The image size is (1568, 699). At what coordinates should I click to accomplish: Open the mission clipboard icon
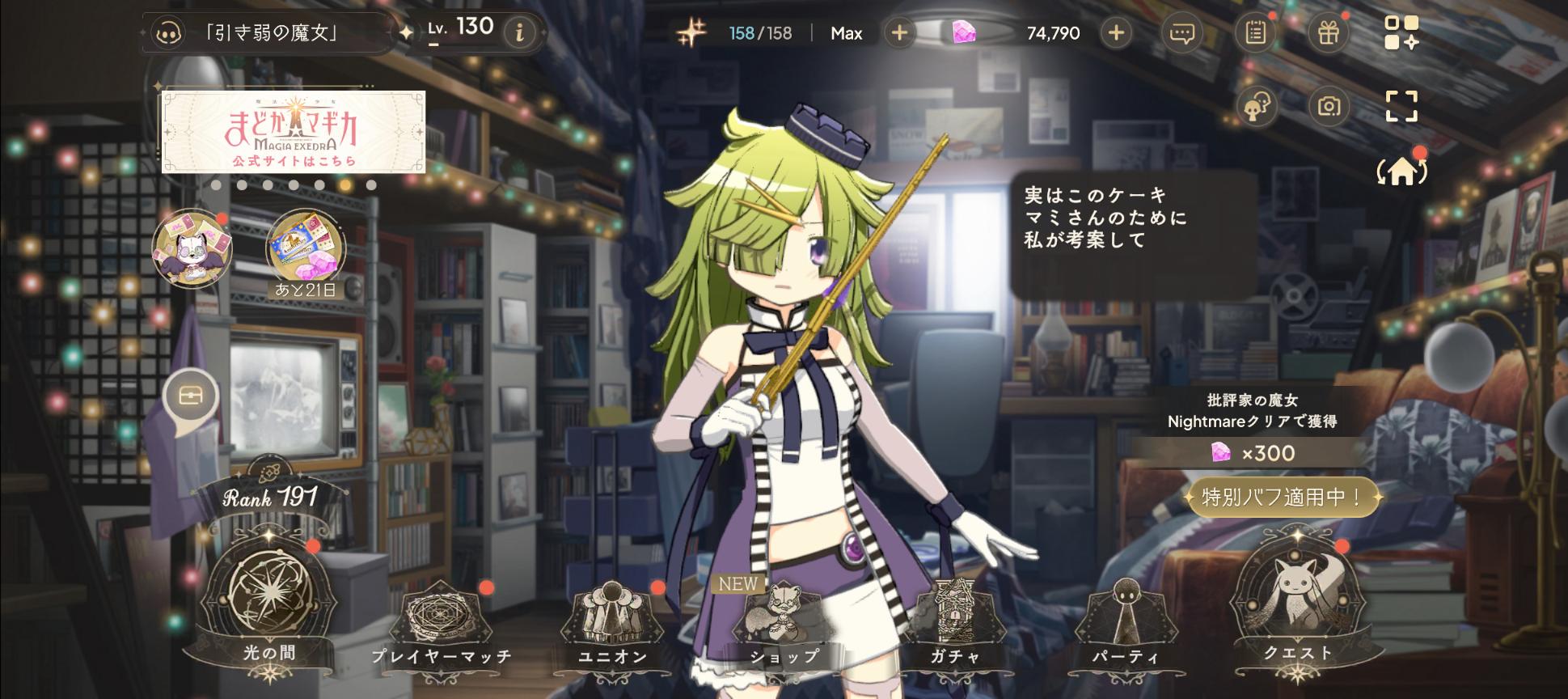(x=1255, y=33)
